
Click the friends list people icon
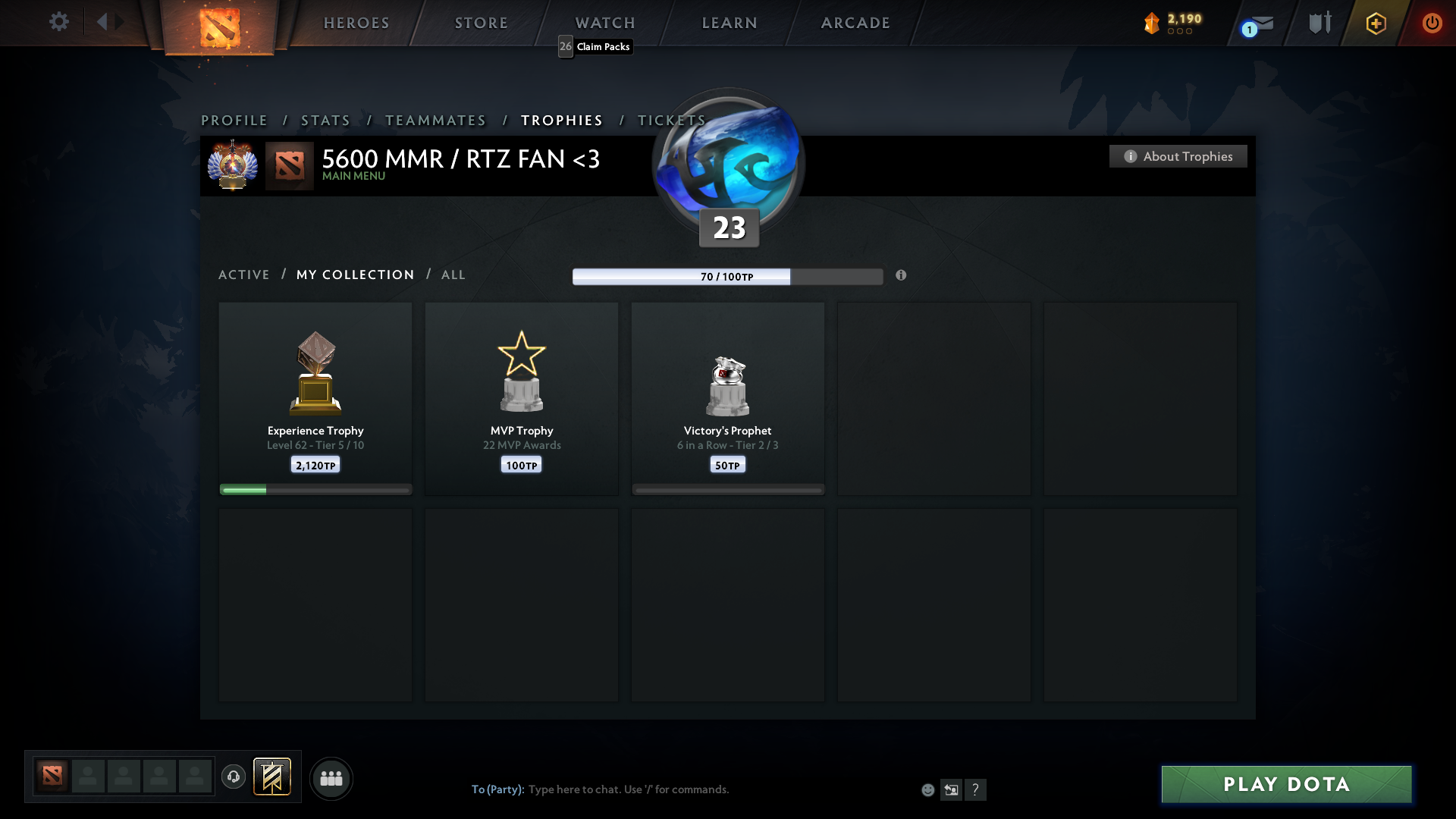click(x=331, y=777)
